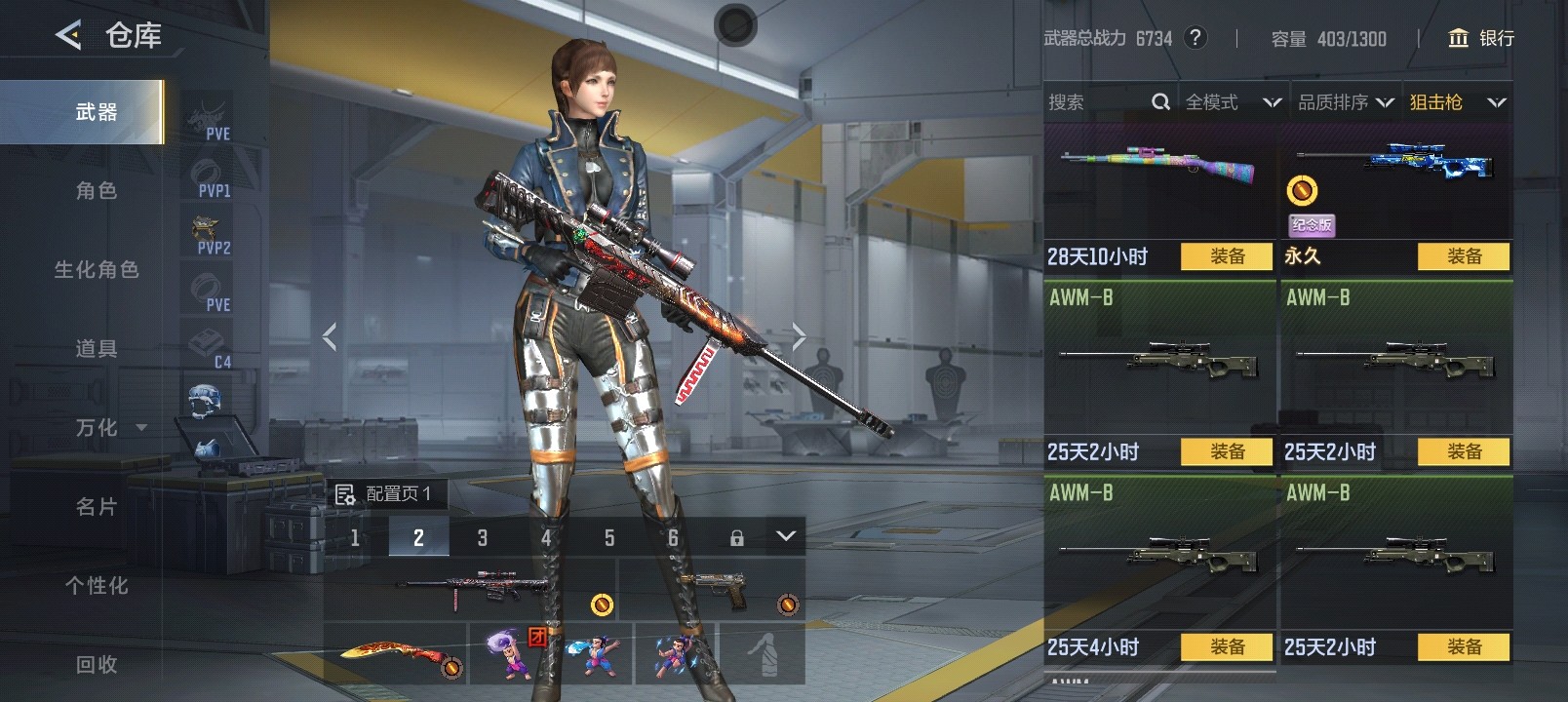1568x702 pixels.
Task: Open the 品质排序 sort dropdown
Action: (x=1345, y=102)
